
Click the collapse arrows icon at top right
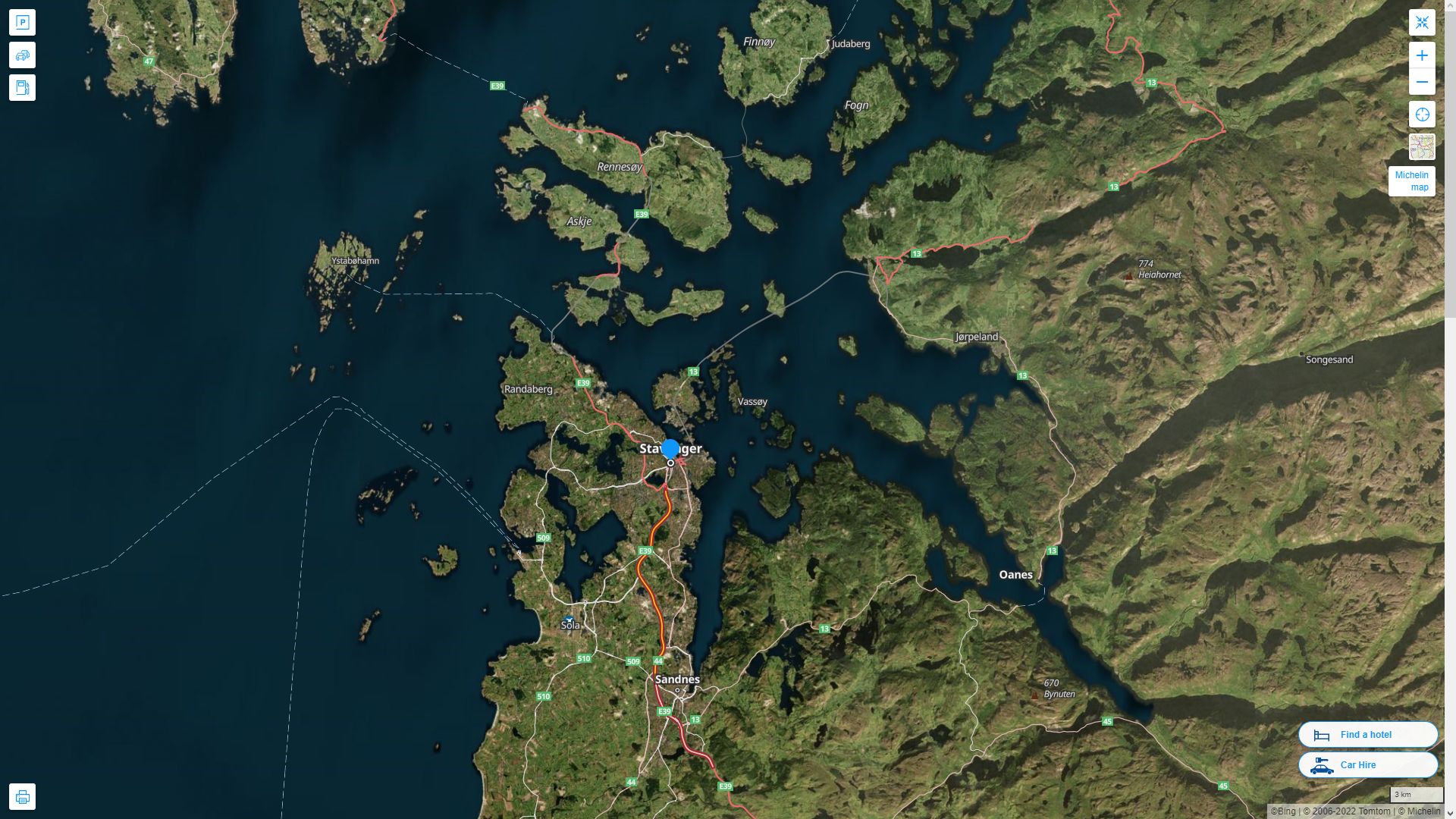pos(1423,22)
